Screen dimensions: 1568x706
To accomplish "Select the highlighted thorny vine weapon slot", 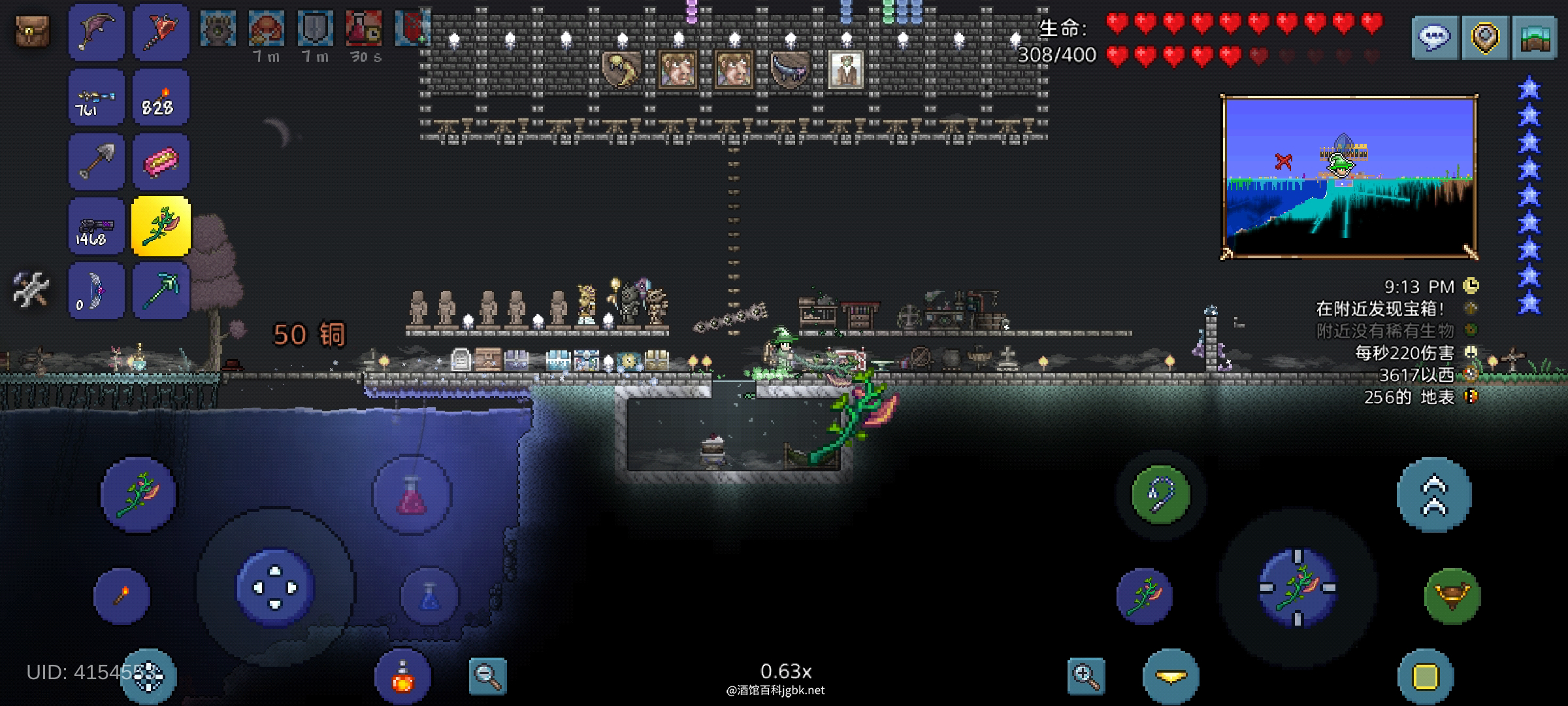I will click(x=161, y=226).
